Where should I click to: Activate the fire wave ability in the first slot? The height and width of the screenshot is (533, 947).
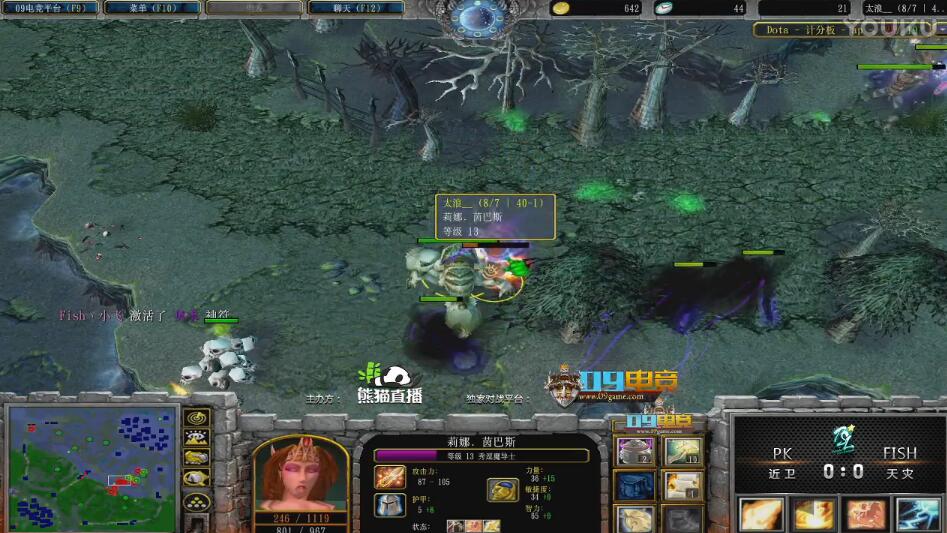pyautogui.click(x=757, y=513)
